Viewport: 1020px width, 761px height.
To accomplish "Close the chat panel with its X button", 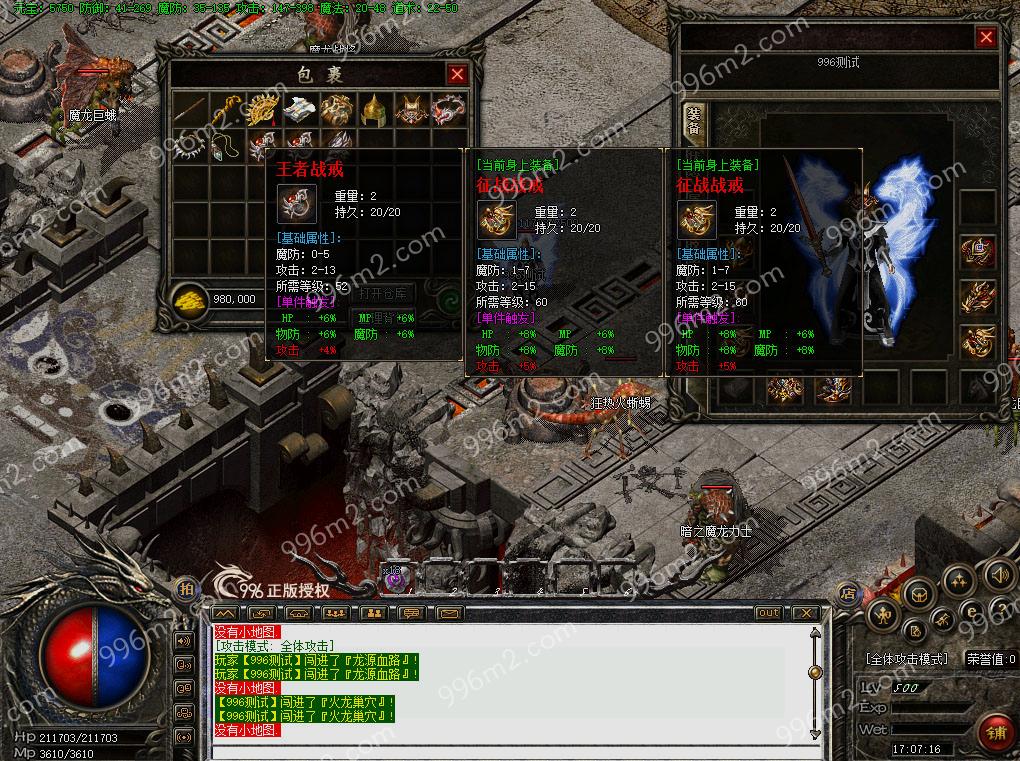I will pyautogui.click(x=804, y=612).
